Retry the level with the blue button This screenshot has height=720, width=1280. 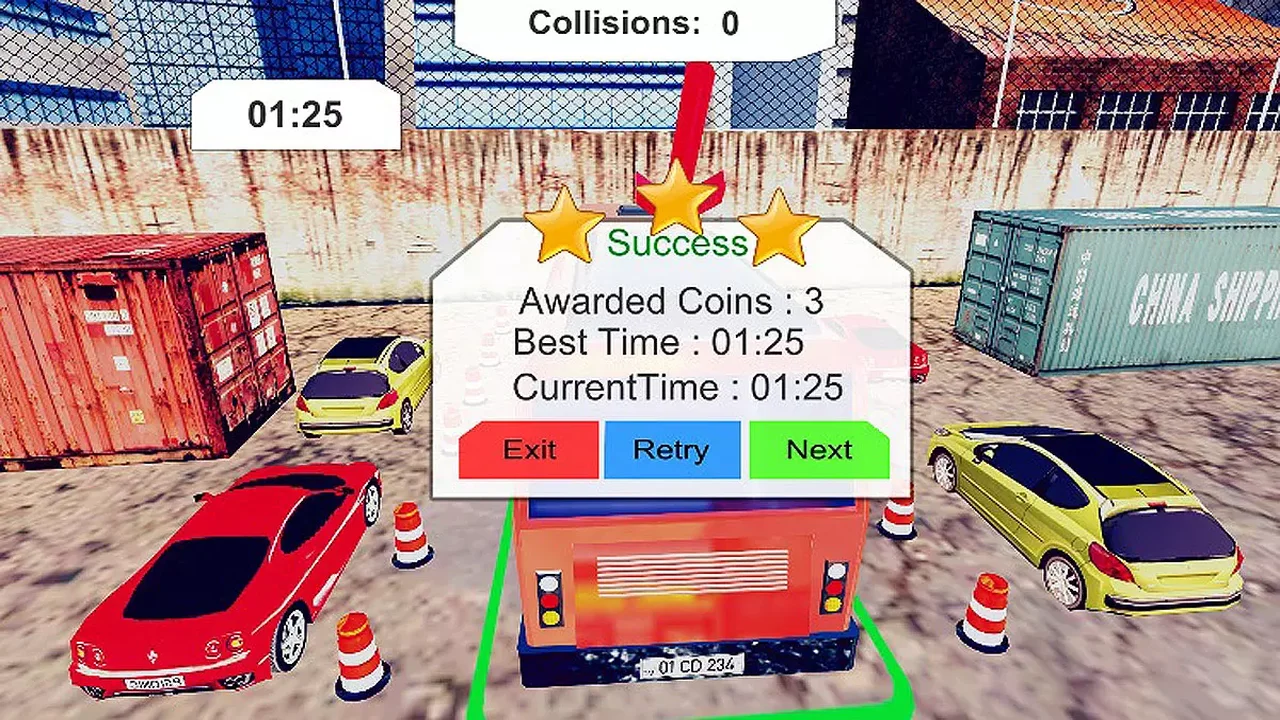tap(671, 450)
